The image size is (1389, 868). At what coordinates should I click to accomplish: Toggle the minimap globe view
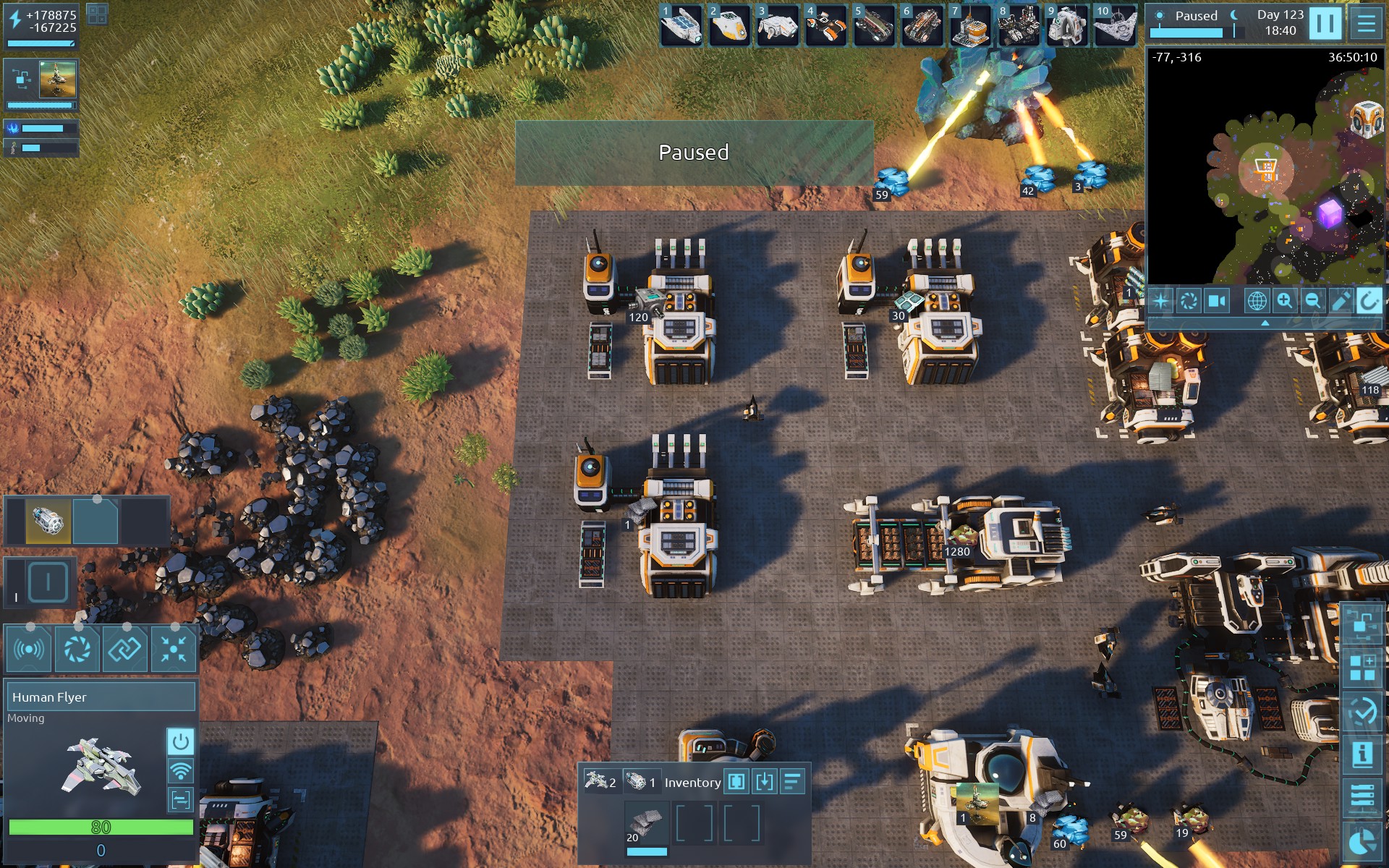(x=1257, y=300)
